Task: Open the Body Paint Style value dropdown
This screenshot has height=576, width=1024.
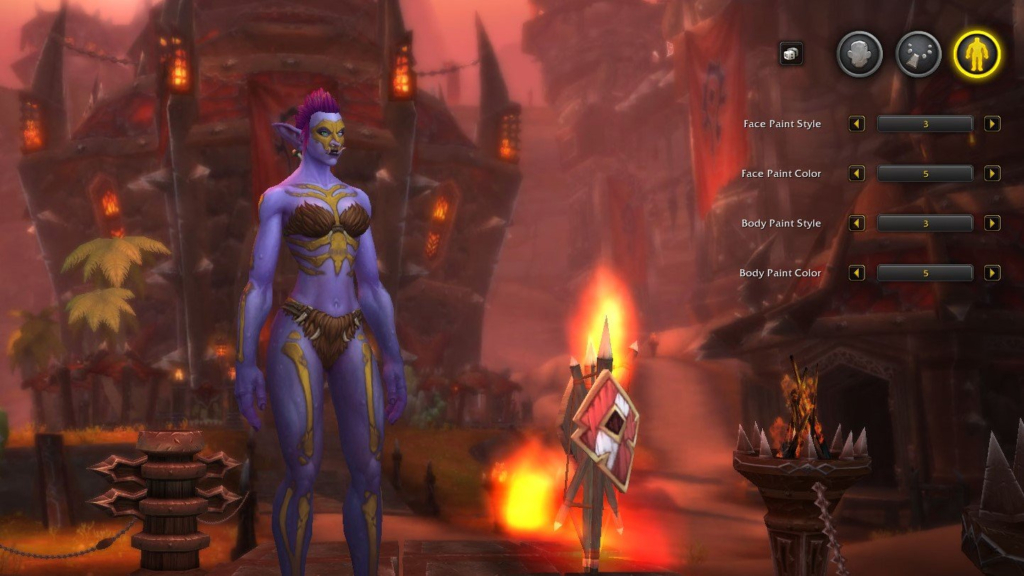Action: click(925, 223)
